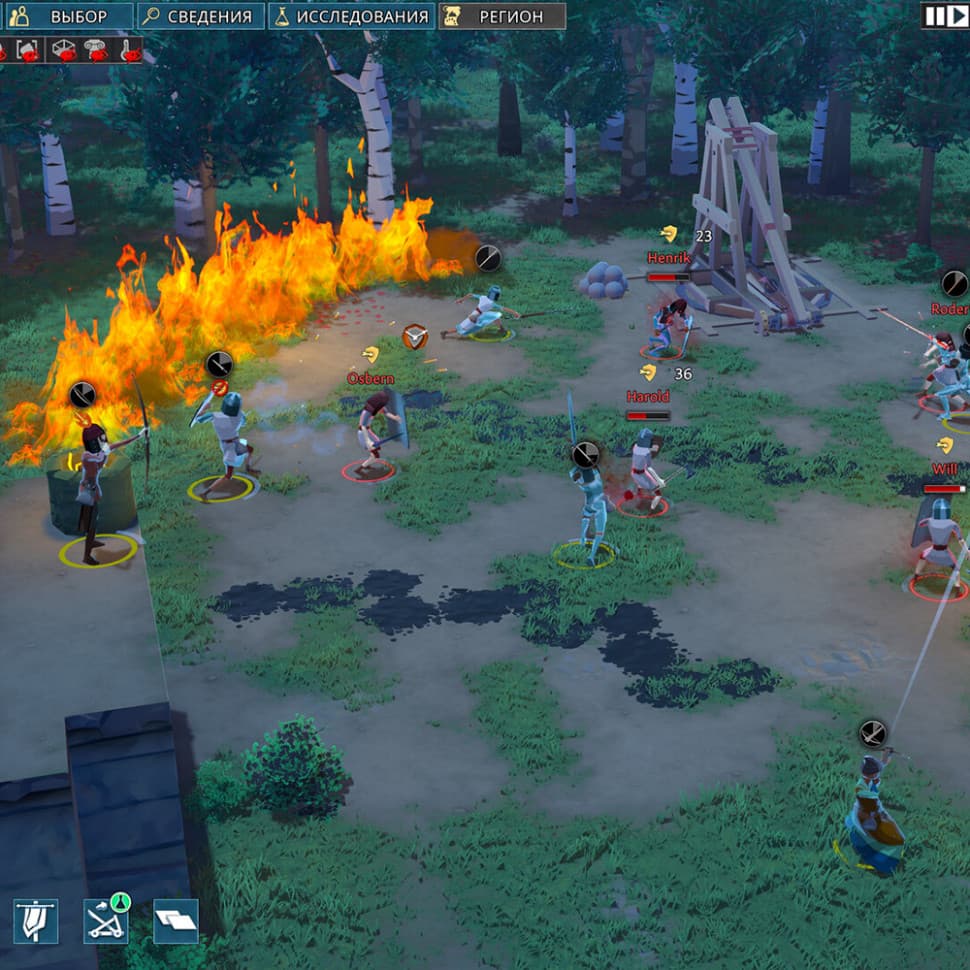Viewport: 970px width, 970px height.
Task: Click the catapult siege button
Action: pos(105,921)
